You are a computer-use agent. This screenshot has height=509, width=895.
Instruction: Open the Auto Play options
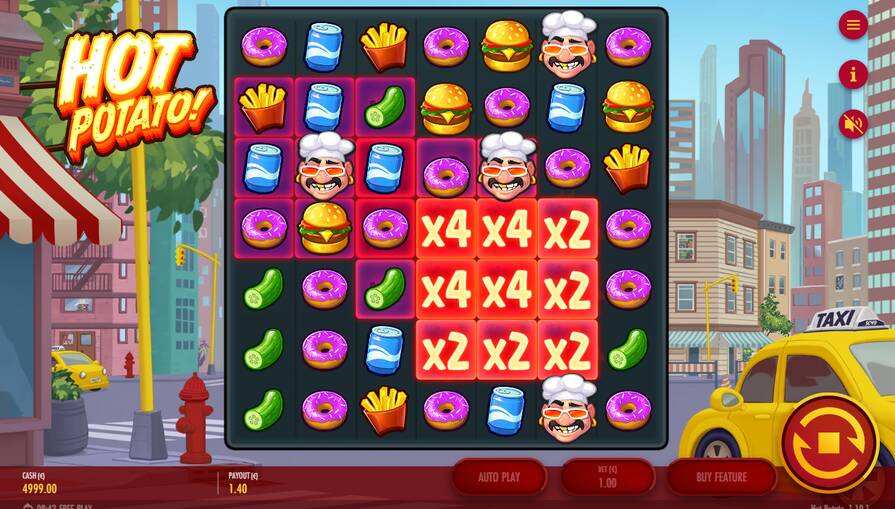tap(499, 477)
